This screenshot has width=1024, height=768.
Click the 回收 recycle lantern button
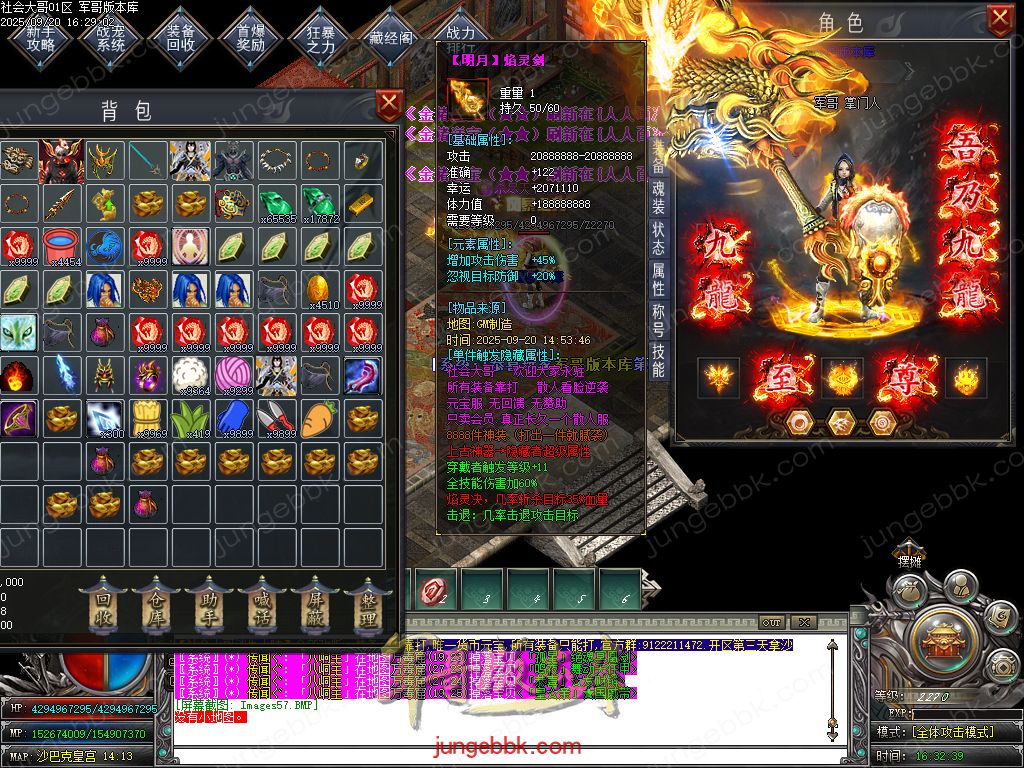102,607
